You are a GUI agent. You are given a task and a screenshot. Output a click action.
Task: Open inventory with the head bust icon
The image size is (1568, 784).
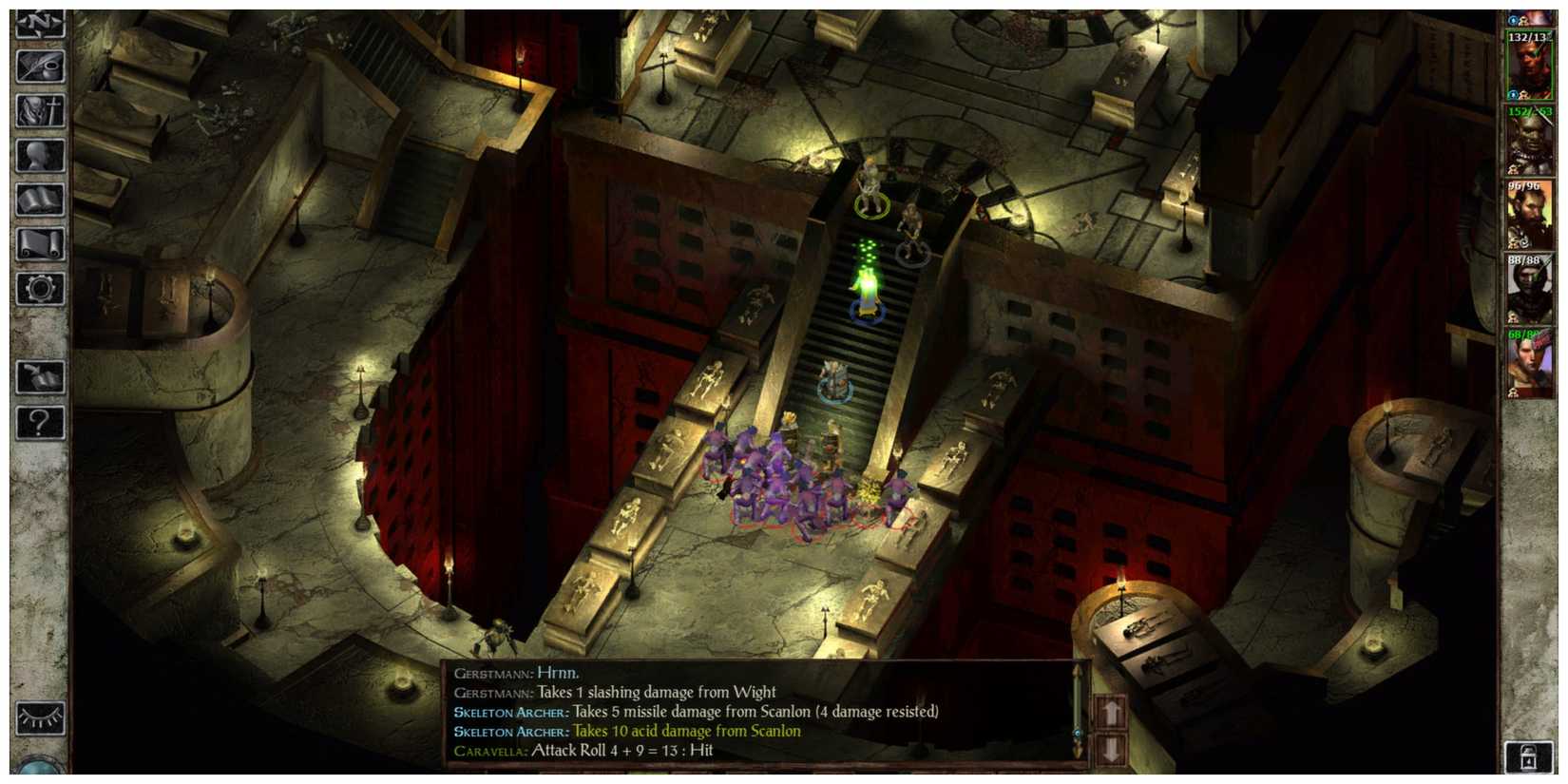pyautogui.click(x=38, y=154)
